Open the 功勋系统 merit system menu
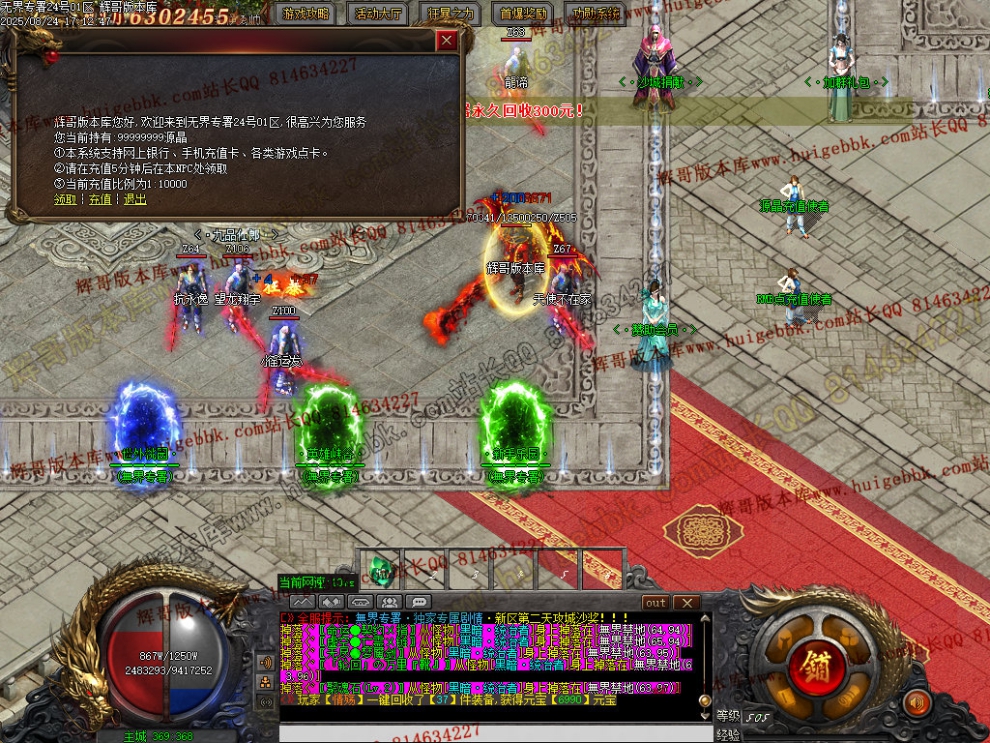The width and height of the screenshot is (990, 743). coord(594,14)
